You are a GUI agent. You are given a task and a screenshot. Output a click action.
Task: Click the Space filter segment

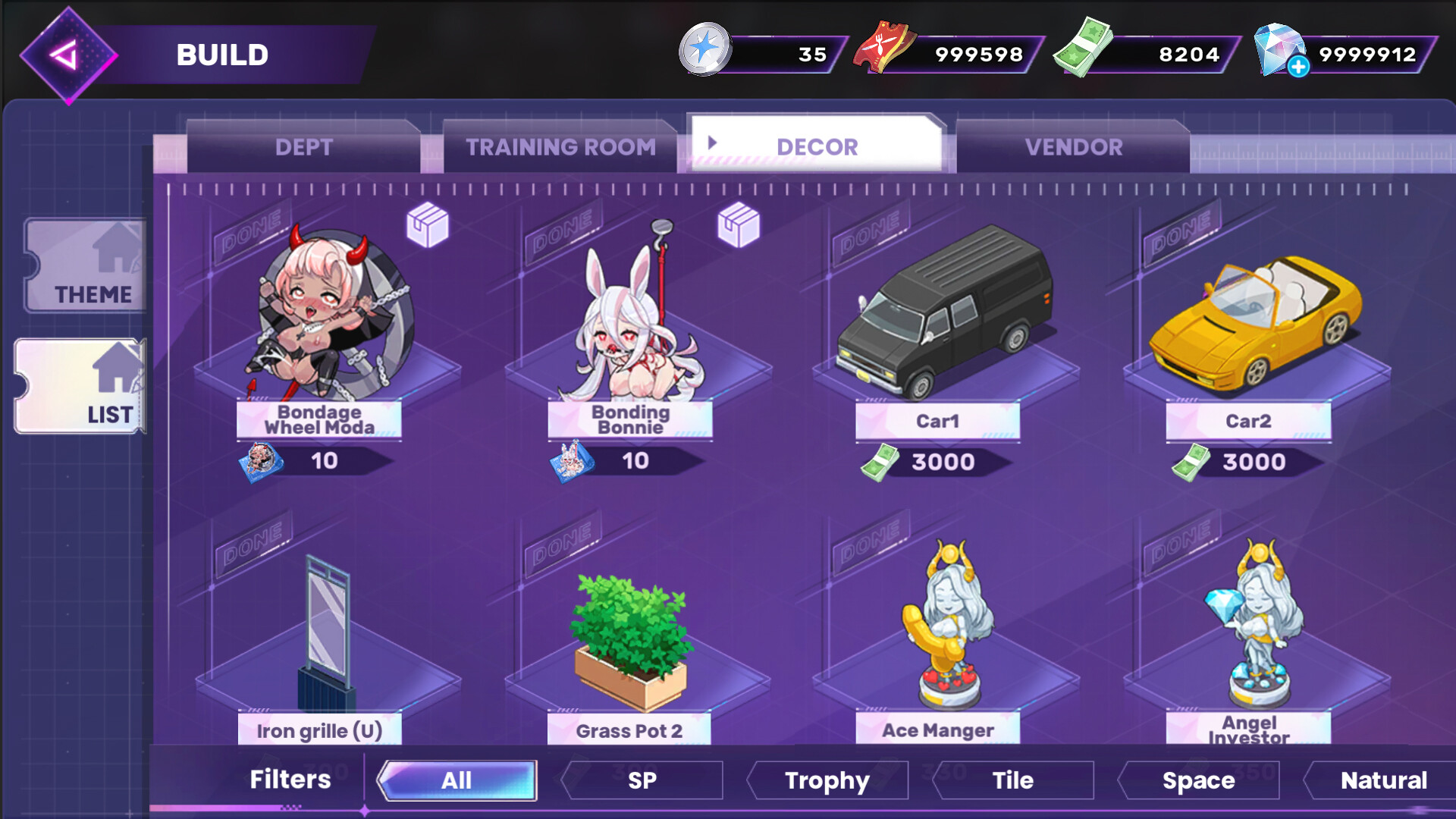tap(1199, 780)
